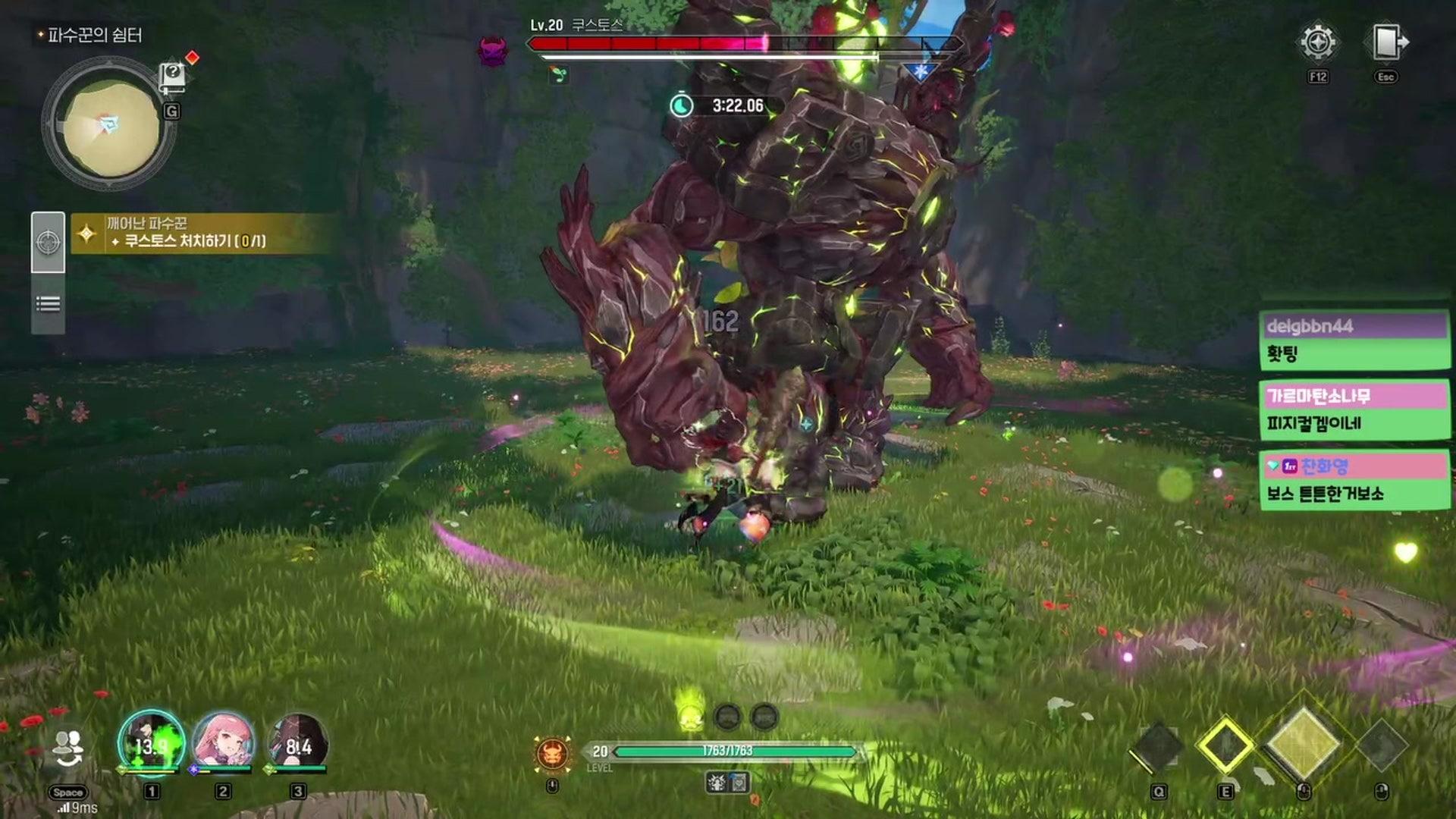
Task: Click the delgbbn44 chat message
Action: (1354, 340)
